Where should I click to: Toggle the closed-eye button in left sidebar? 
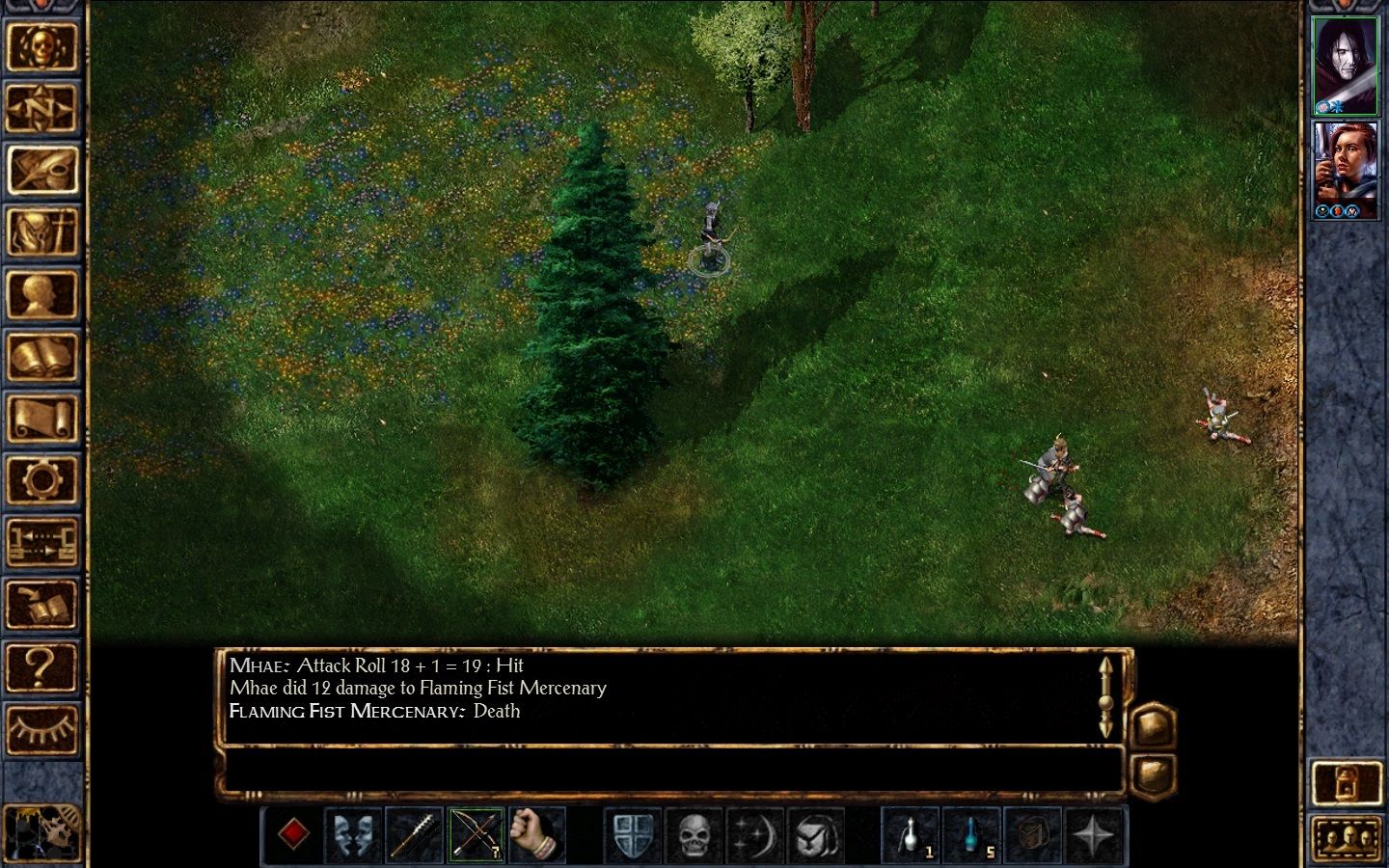click(x=41, y=729)
